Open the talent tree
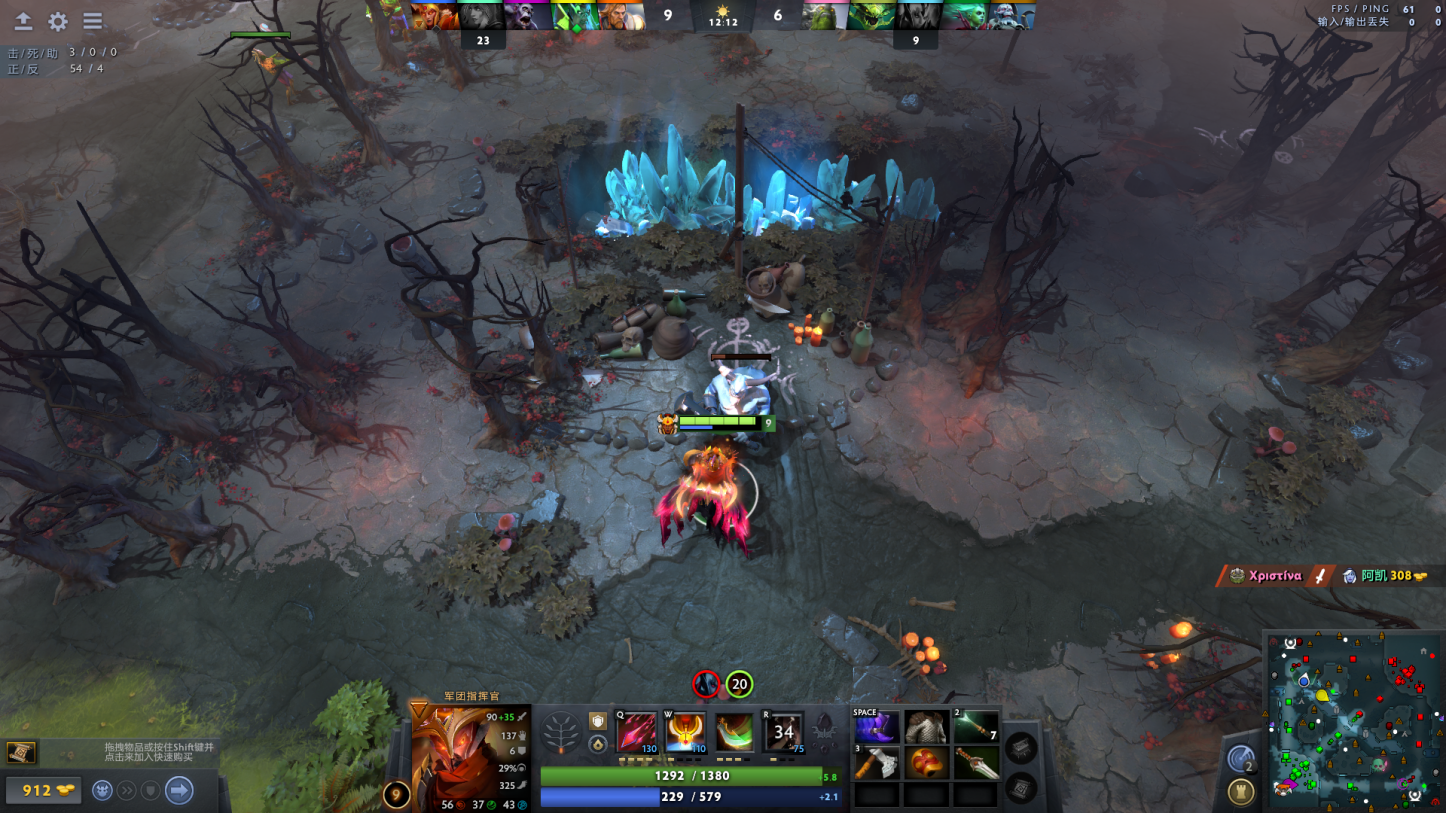 (x=560, y=732)
